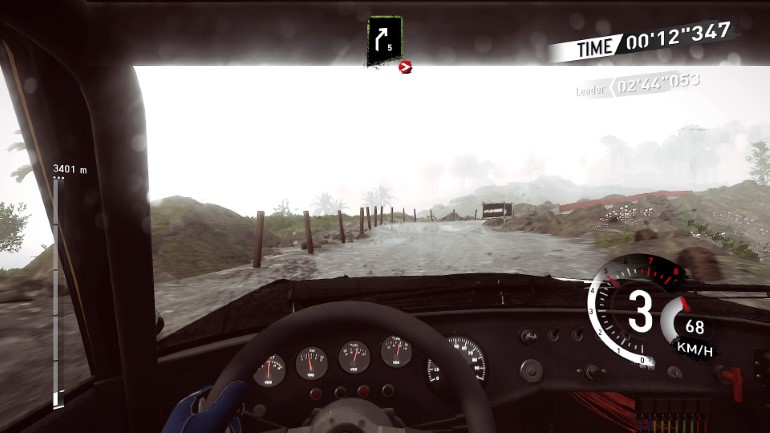The width and height of the screenshot is (770, 433).
Task: Select the small red arrow indicator icon
Action: [x=405, y=67]
